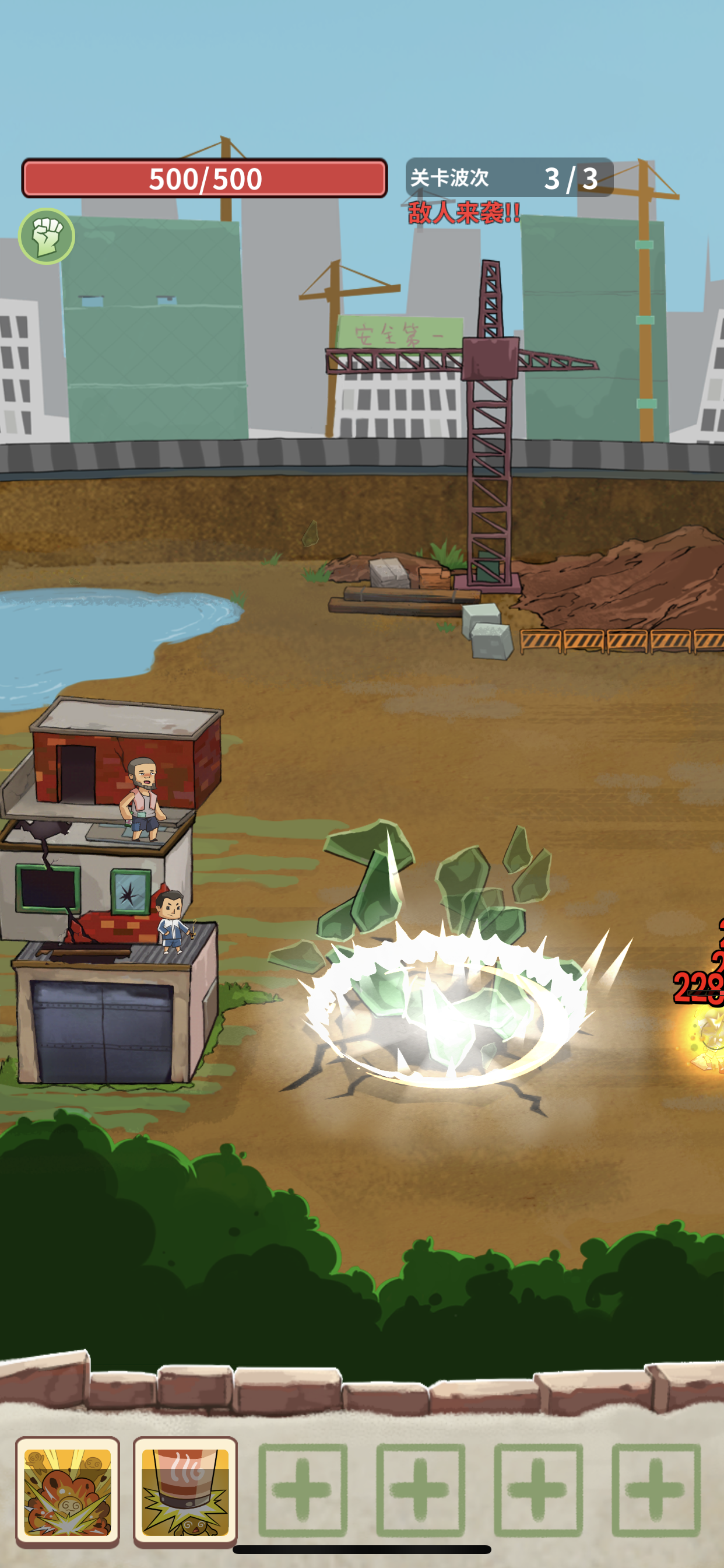The height and width of the screenshot is (1568, 724).
Task: Tap the green fist skill icon
Action: [46, 236]
